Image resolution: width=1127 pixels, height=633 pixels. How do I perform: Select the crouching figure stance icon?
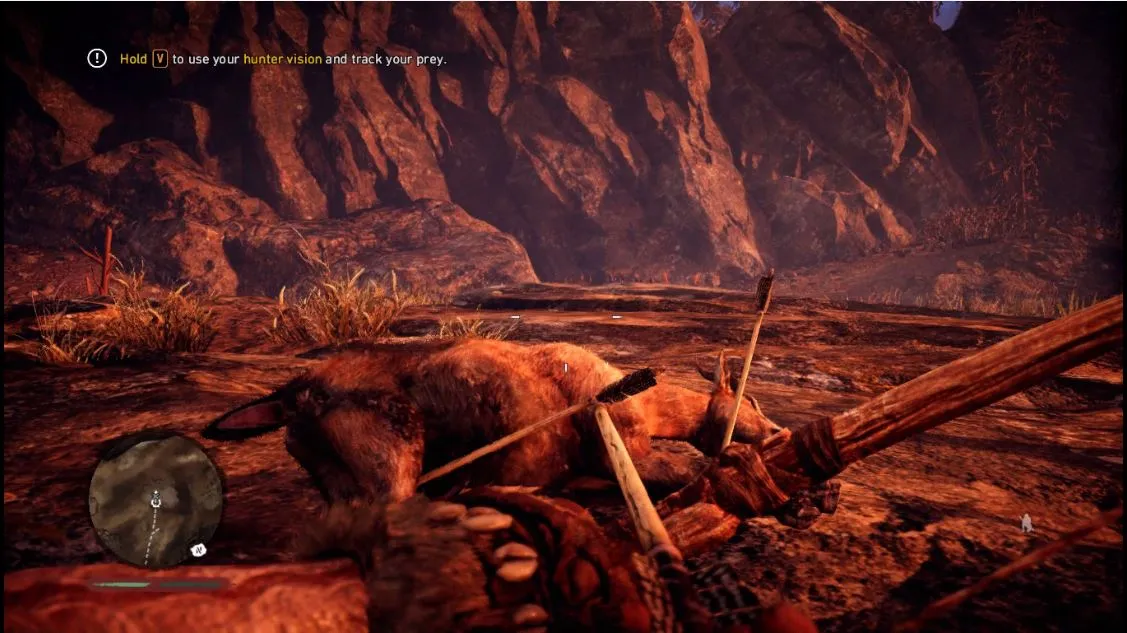pos(1026,522)
